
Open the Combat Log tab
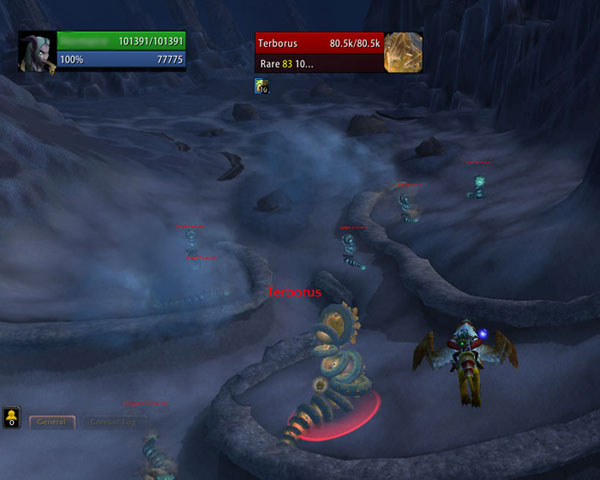click(x=113, y=422)
